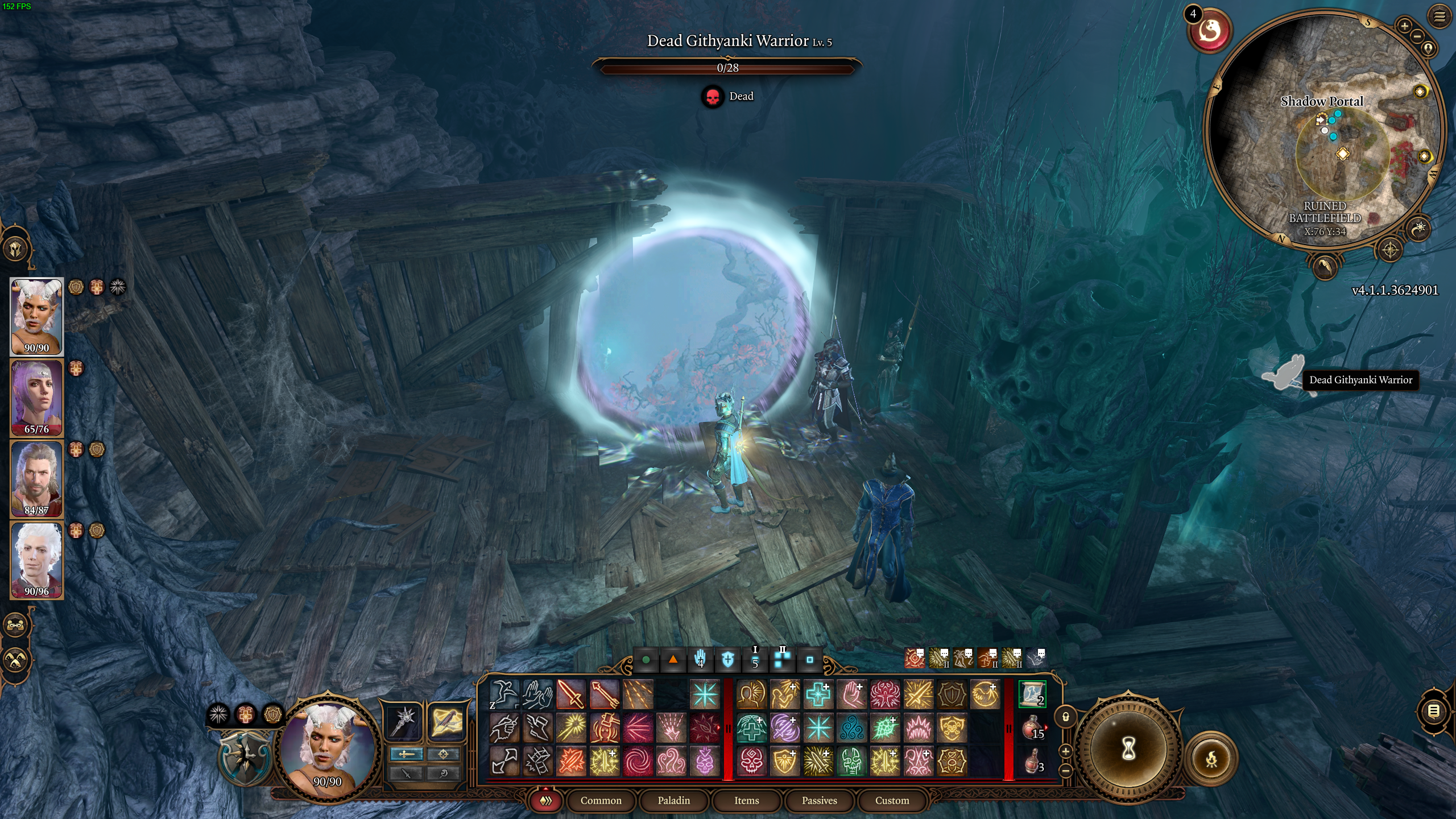
Task: Switch to the Custom hotbar tab
Action: point(892,800)
